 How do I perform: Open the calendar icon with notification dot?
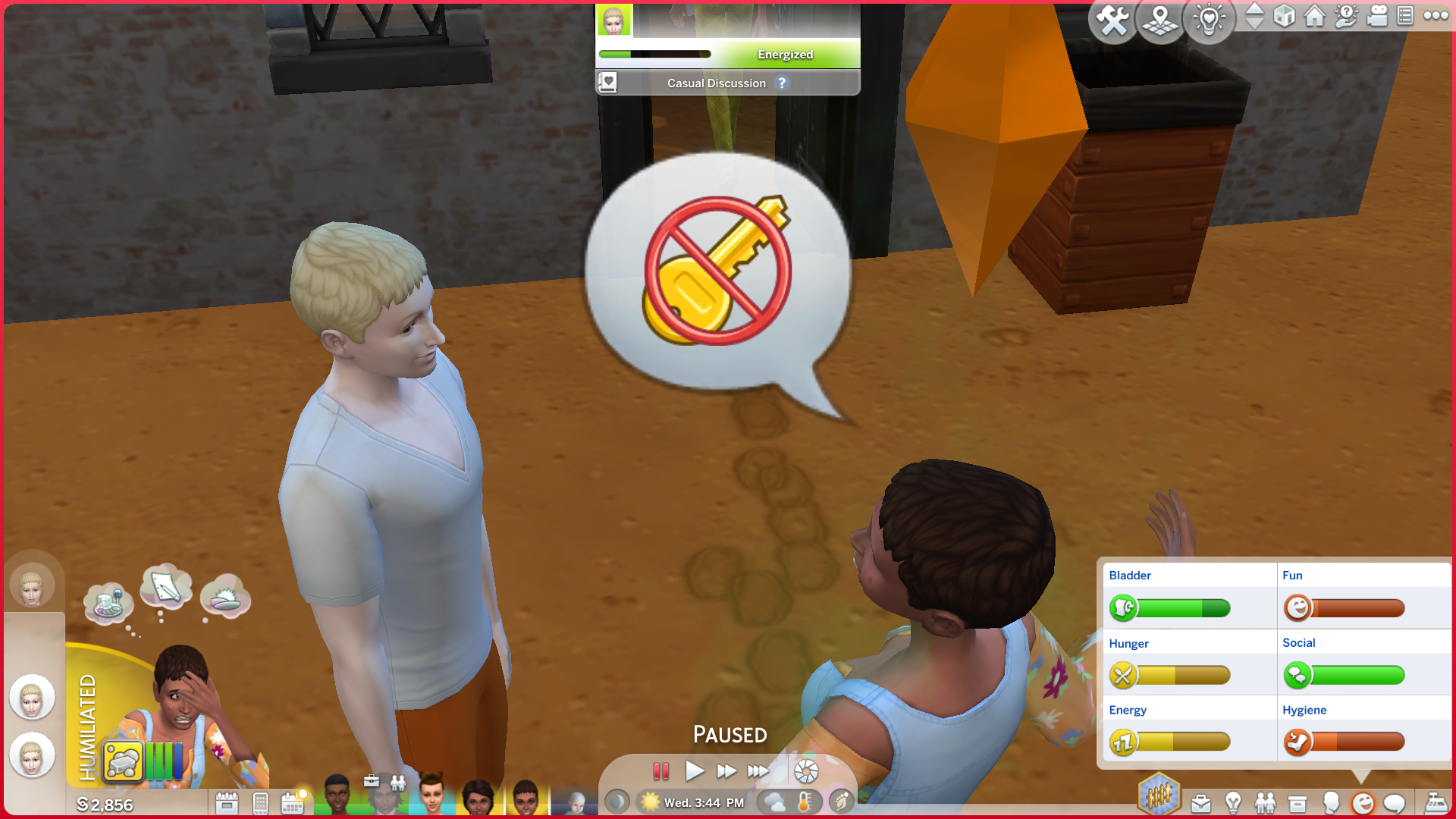pyautogui.click(x=293, y=803)
